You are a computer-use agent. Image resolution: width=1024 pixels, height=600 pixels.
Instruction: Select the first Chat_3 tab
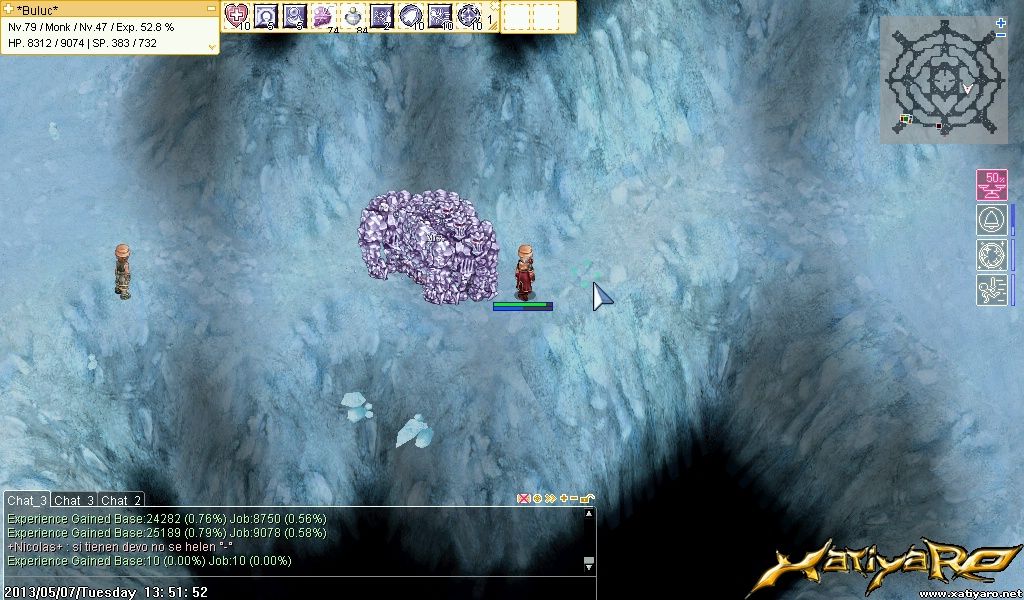27,500
